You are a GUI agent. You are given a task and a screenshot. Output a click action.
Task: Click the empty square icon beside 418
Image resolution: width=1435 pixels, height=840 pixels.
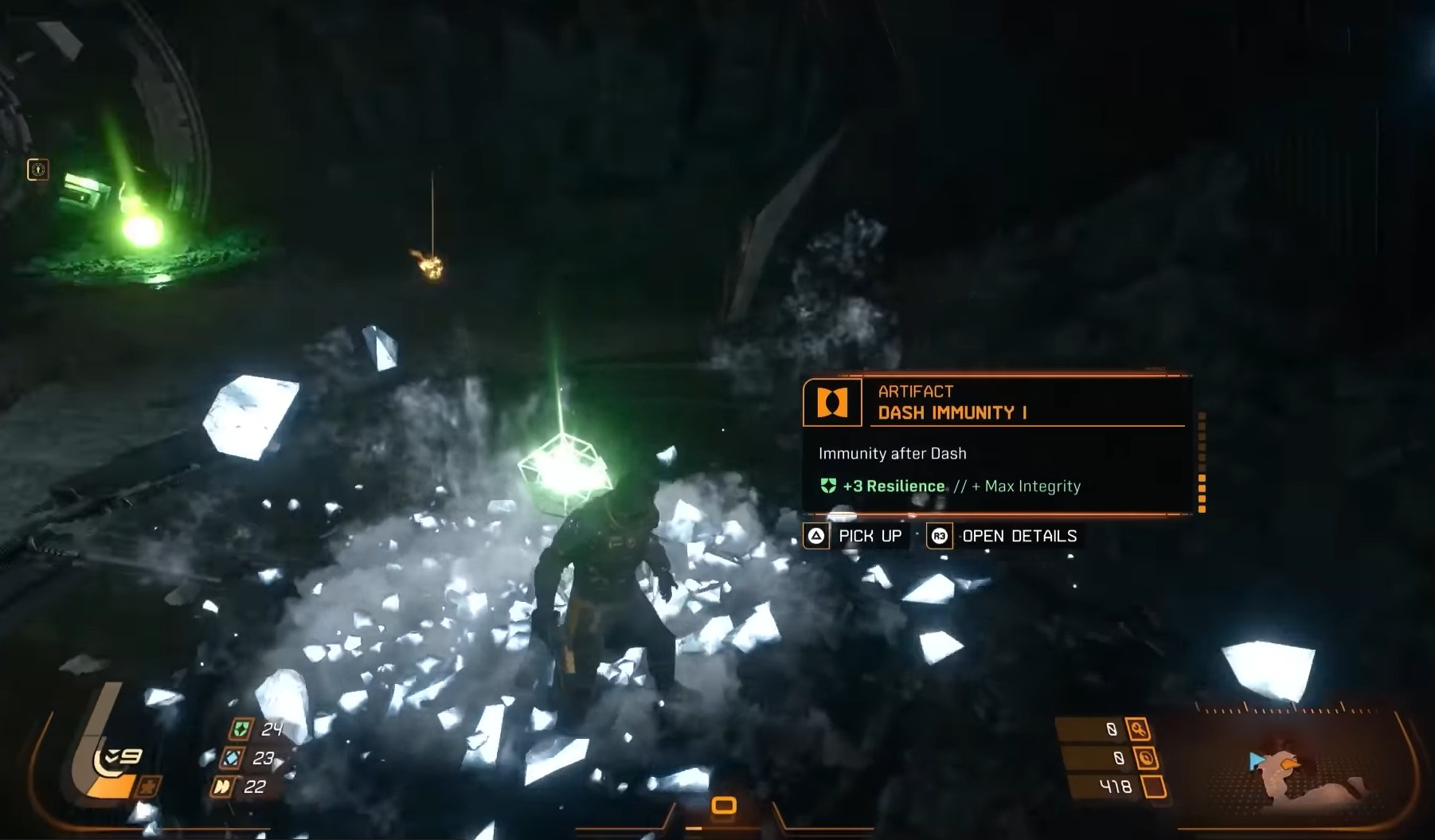pos(1154,787)
